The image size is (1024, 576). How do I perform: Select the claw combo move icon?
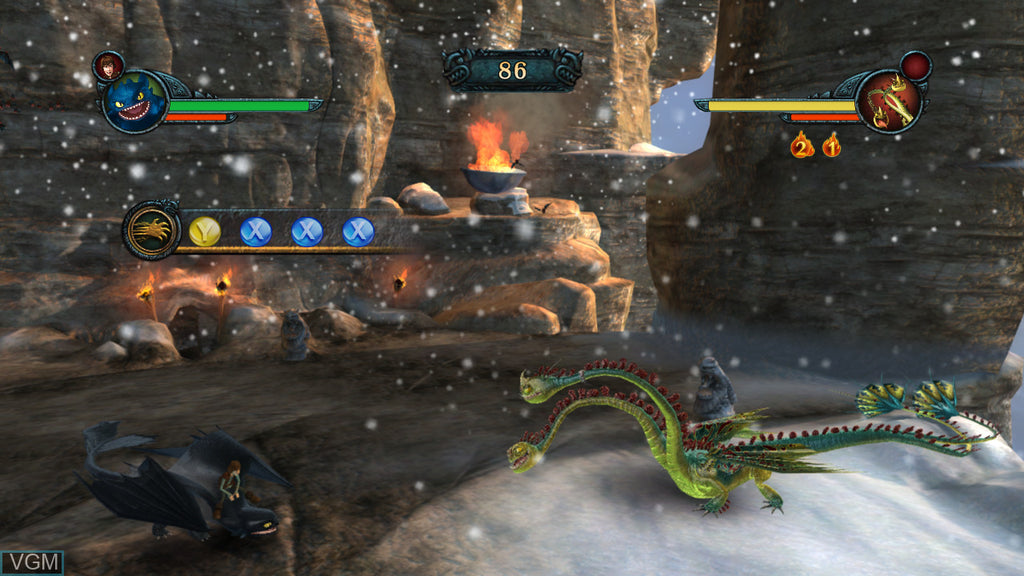tap(152, 230)
